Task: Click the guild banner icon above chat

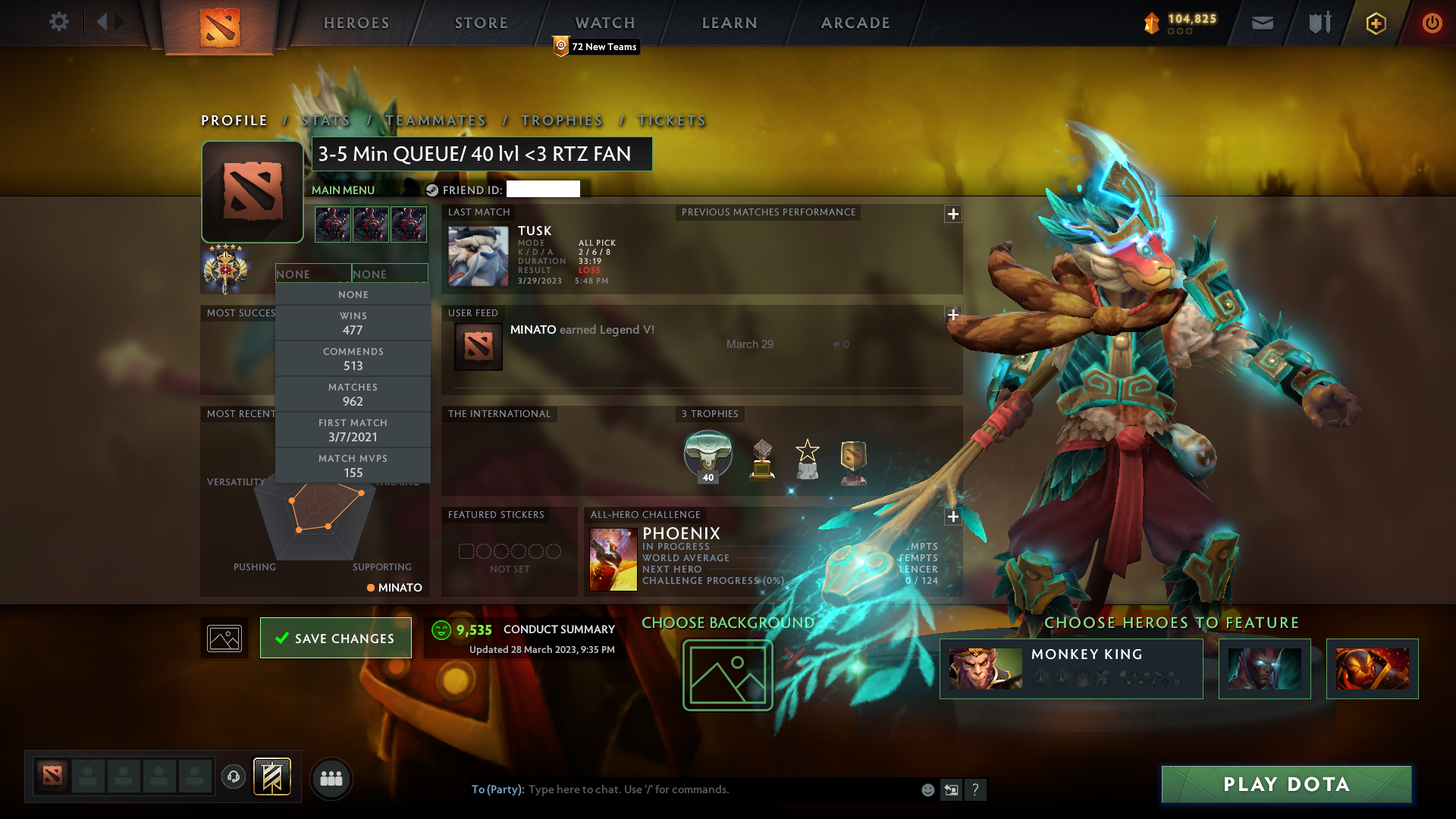Action: (271, 778)
